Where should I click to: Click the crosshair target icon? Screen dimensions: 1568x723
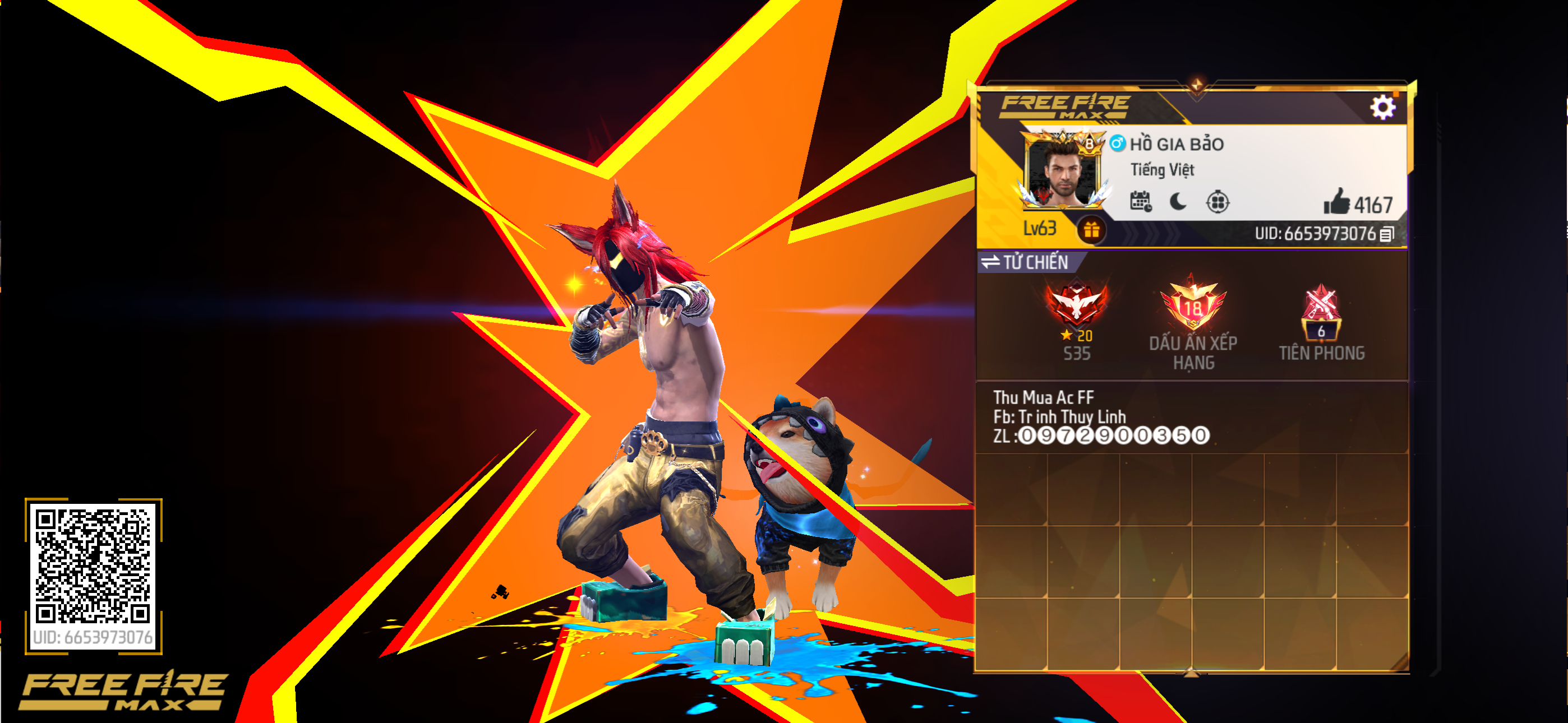[1217, 201]
